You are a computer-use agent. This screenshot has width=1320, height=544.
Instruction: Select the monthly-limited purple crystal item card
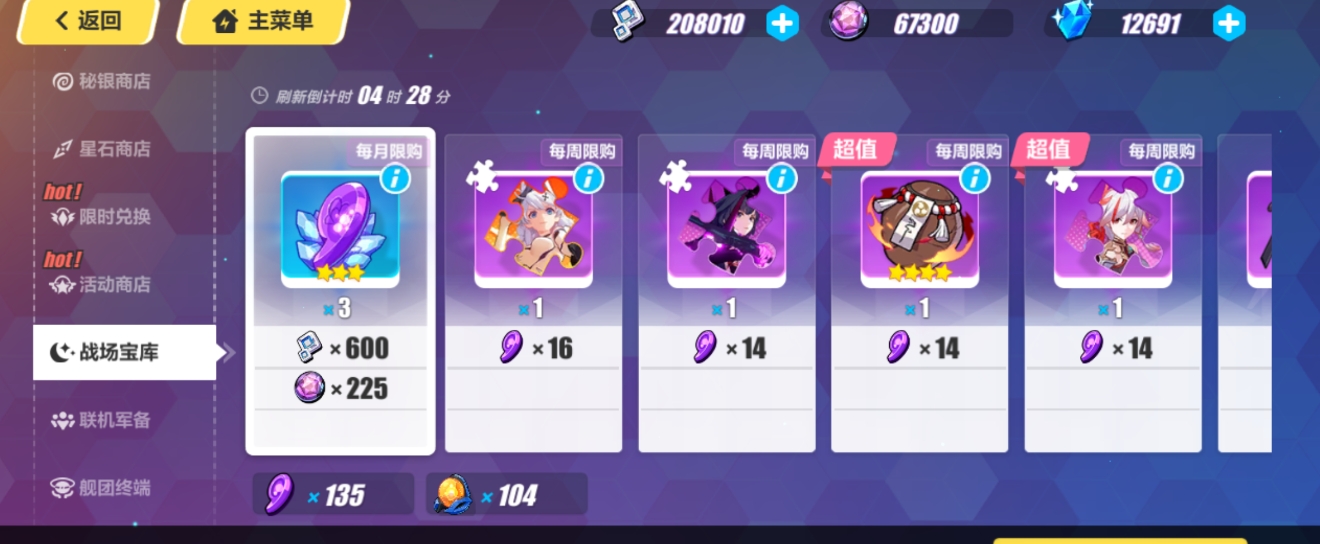tap(340, 290)
